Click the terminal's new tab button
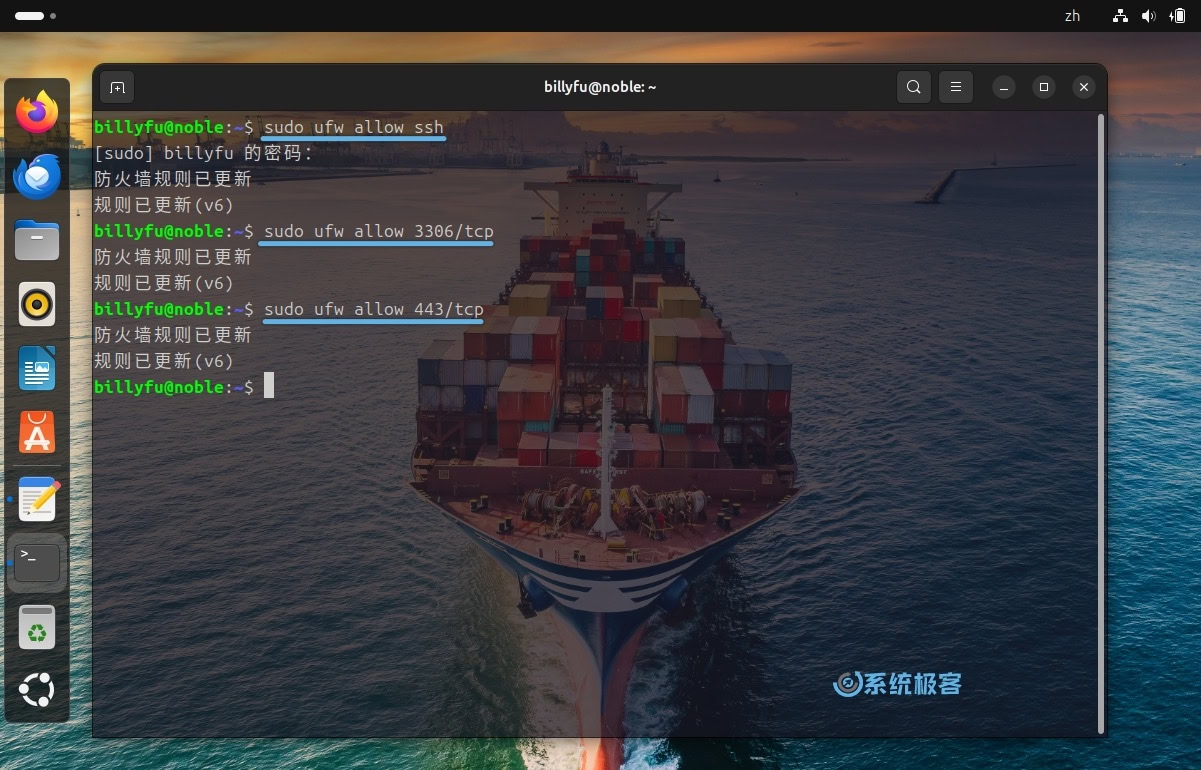This screenshot has width=1201, height=770. [x=117, y=87]
